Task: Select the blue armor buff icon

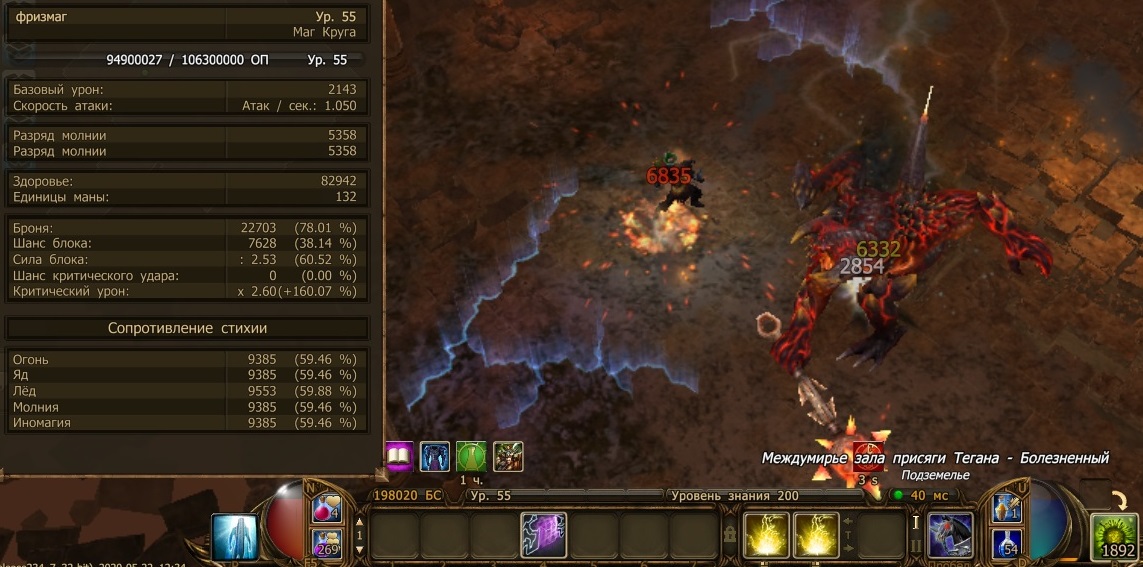Action: click(x=435, y=457)
